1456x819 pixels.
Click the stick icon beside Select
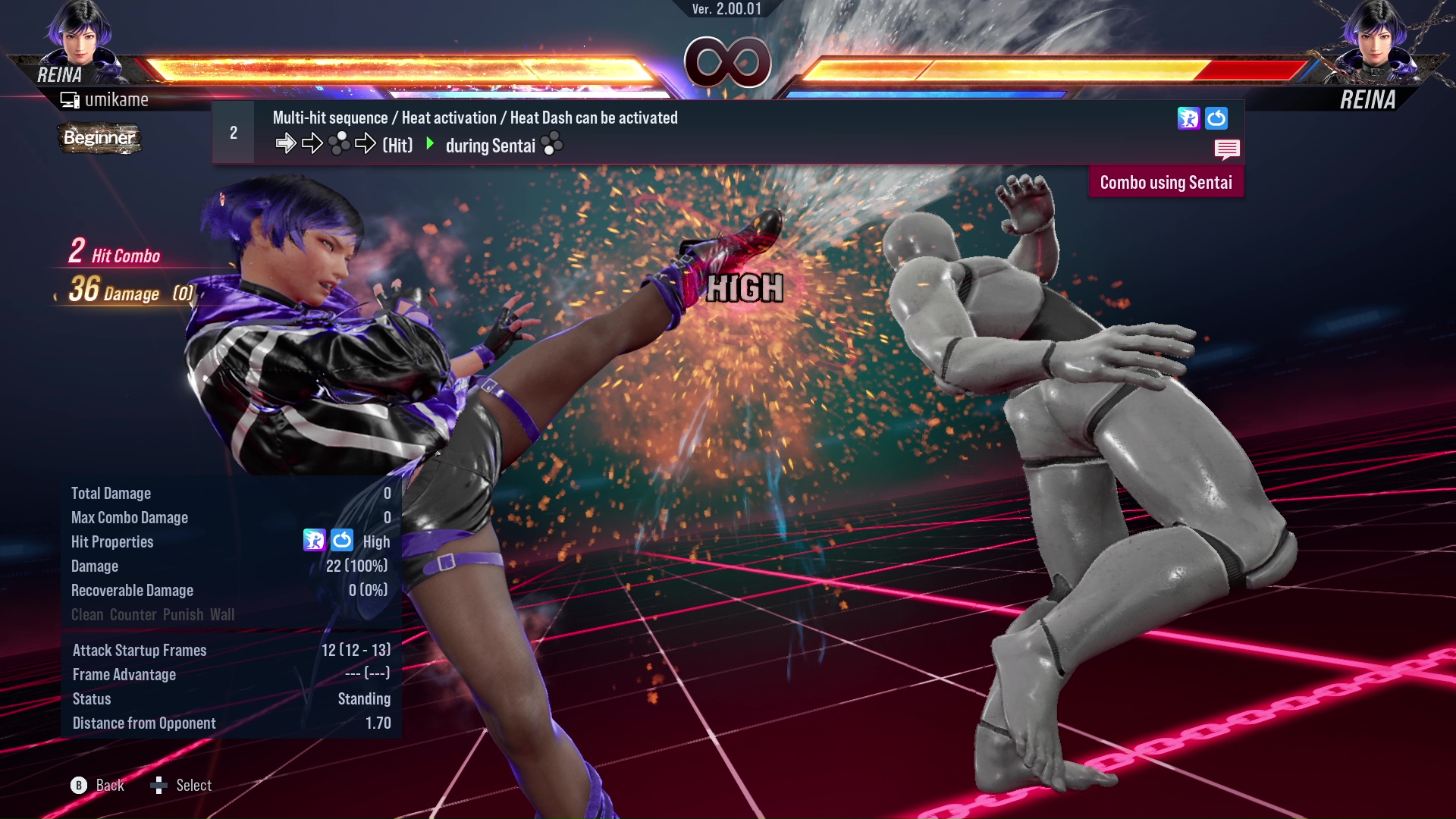pos(160,786)
